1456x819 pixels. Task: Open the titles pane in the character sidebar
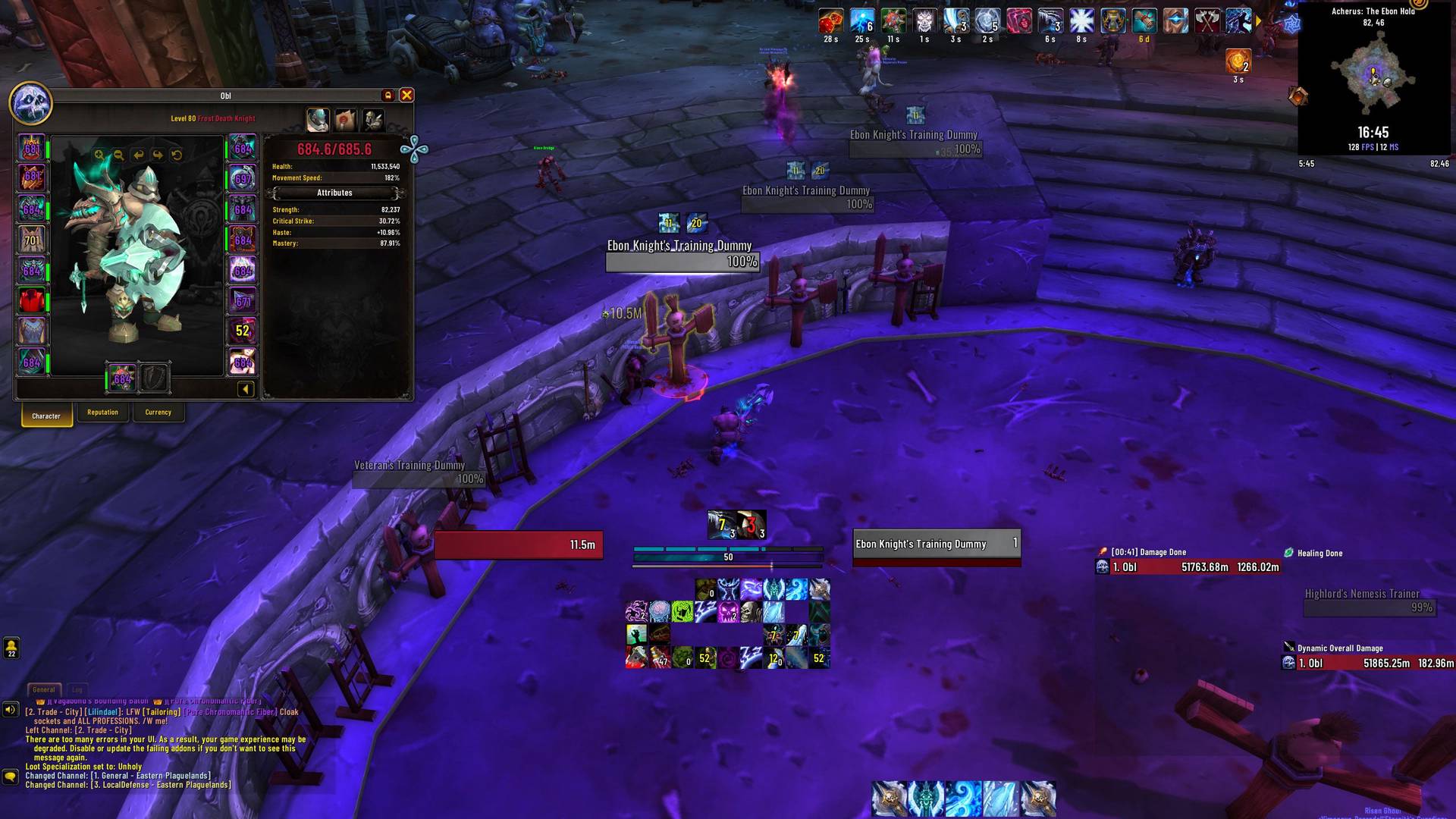coord(345,120)
